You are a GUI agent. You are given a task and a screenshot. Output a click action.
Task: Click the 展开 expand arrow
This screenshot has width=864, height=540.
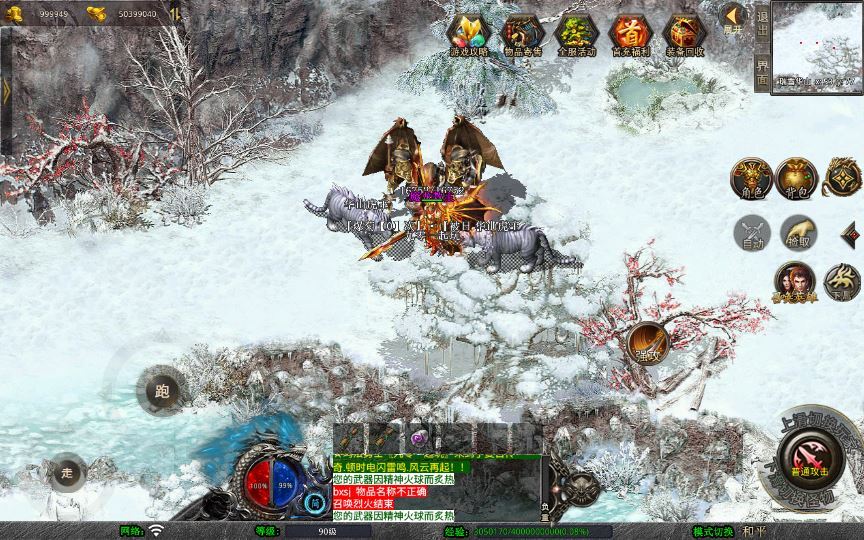[732, 18]
